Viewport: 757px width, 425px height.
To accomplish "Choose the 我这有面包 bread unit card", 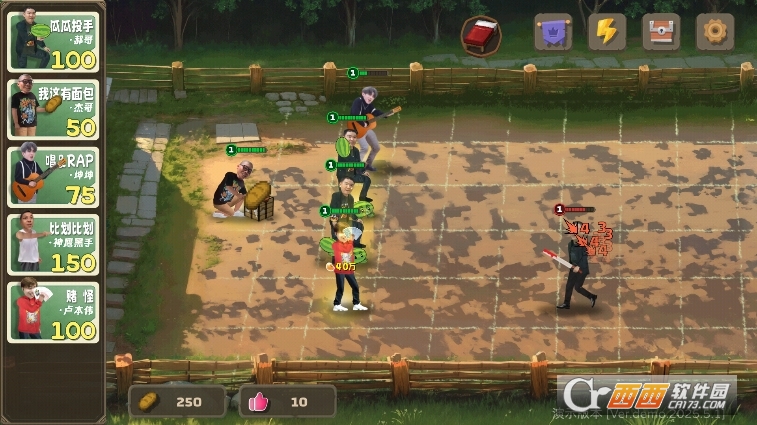I will (54, 109).
